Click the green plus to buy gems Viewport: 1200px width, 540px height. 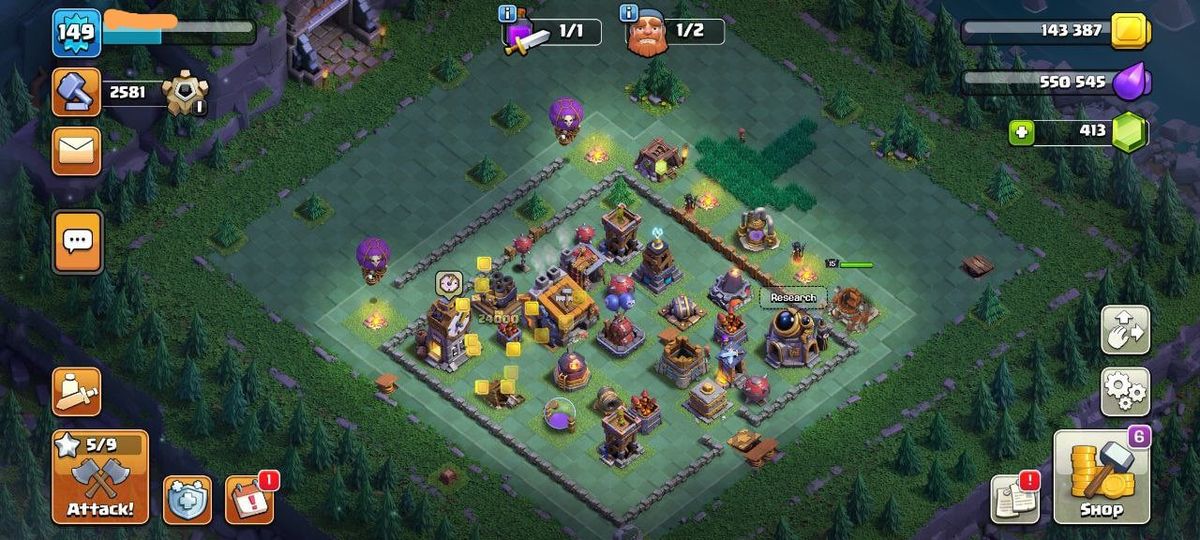1021,132
